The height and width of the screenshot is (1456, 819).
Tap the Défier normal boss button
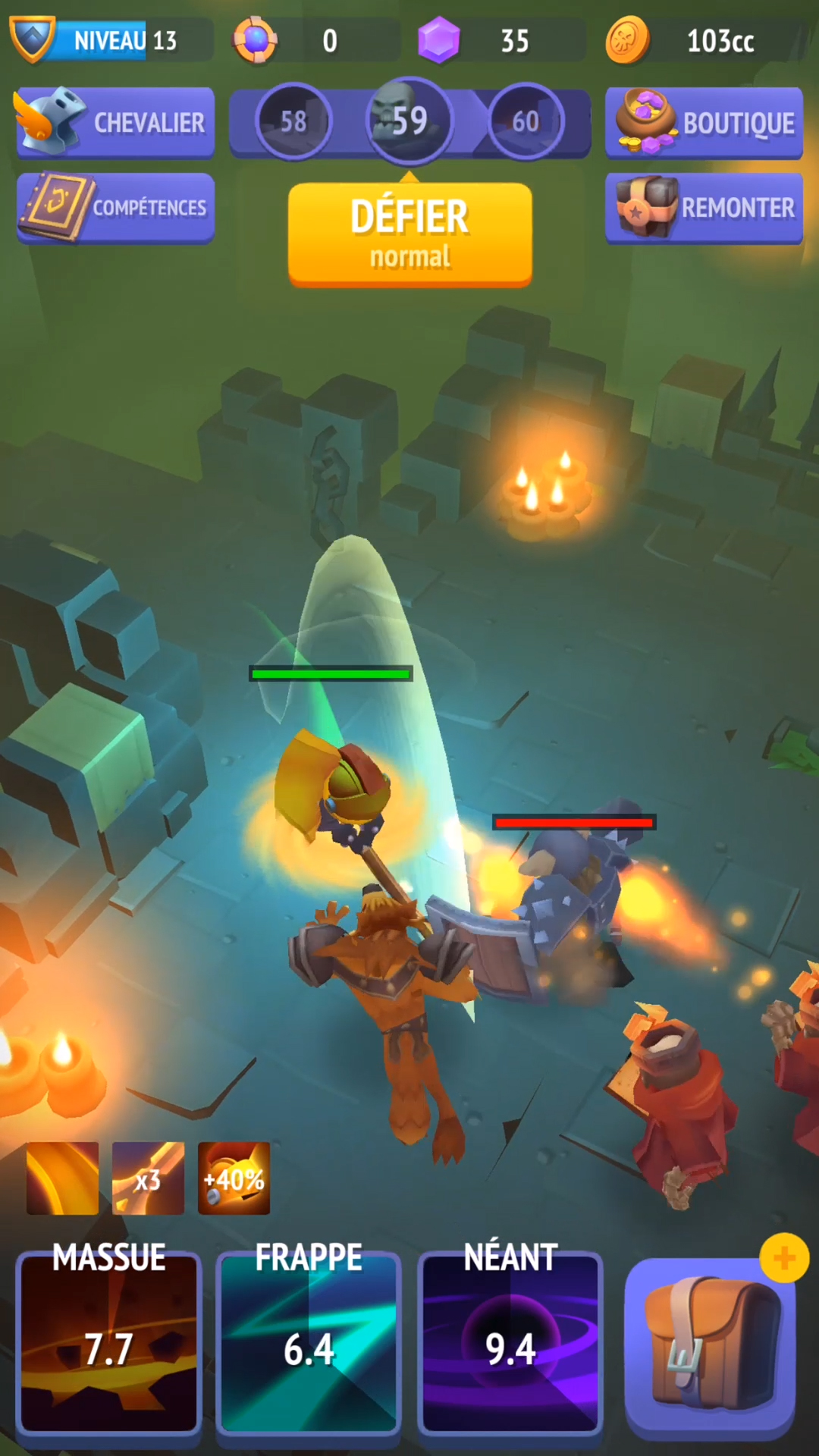[x=409, y=234]
